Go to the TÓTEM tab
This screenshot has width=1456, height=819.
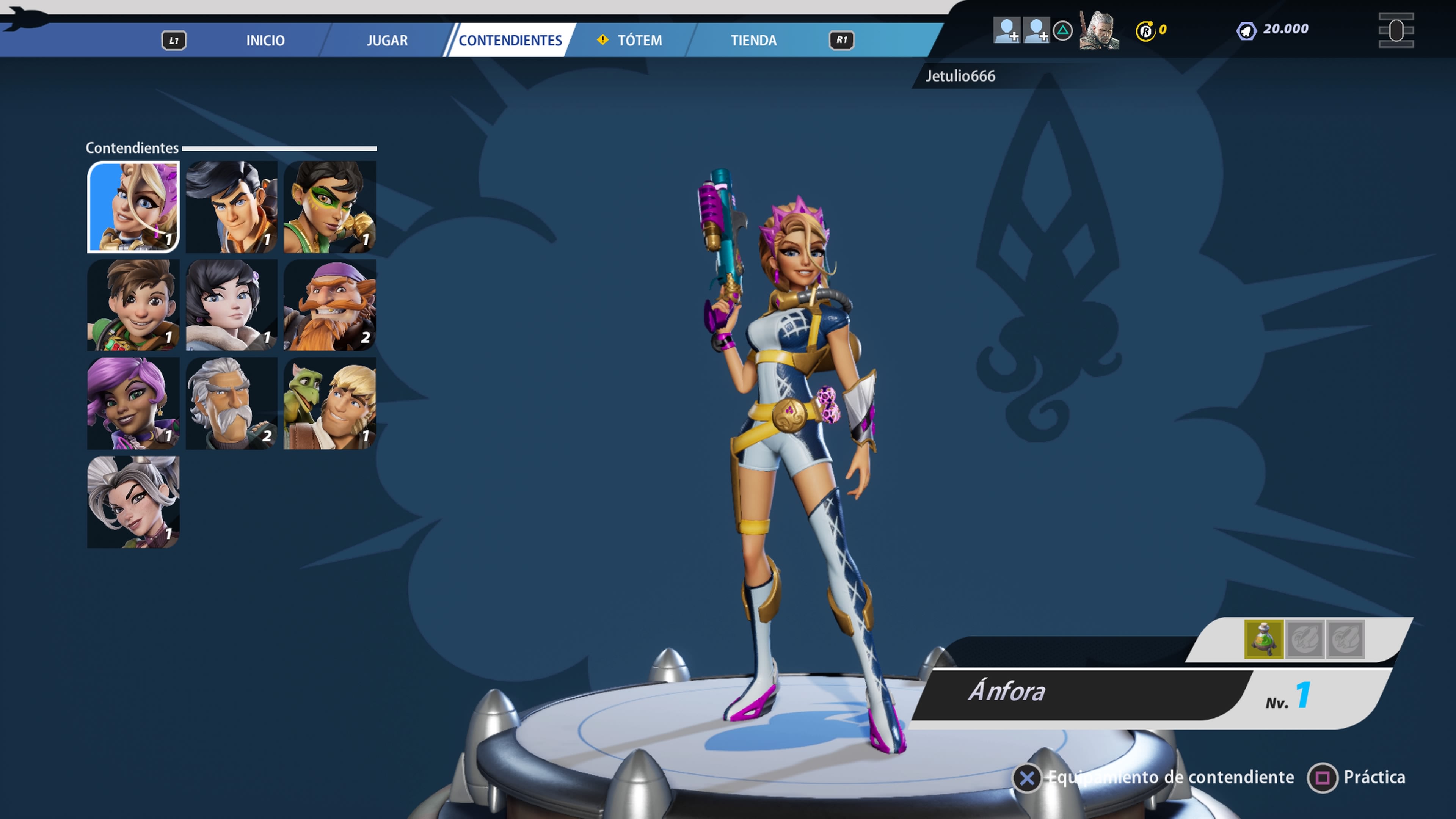coord(639,41)
